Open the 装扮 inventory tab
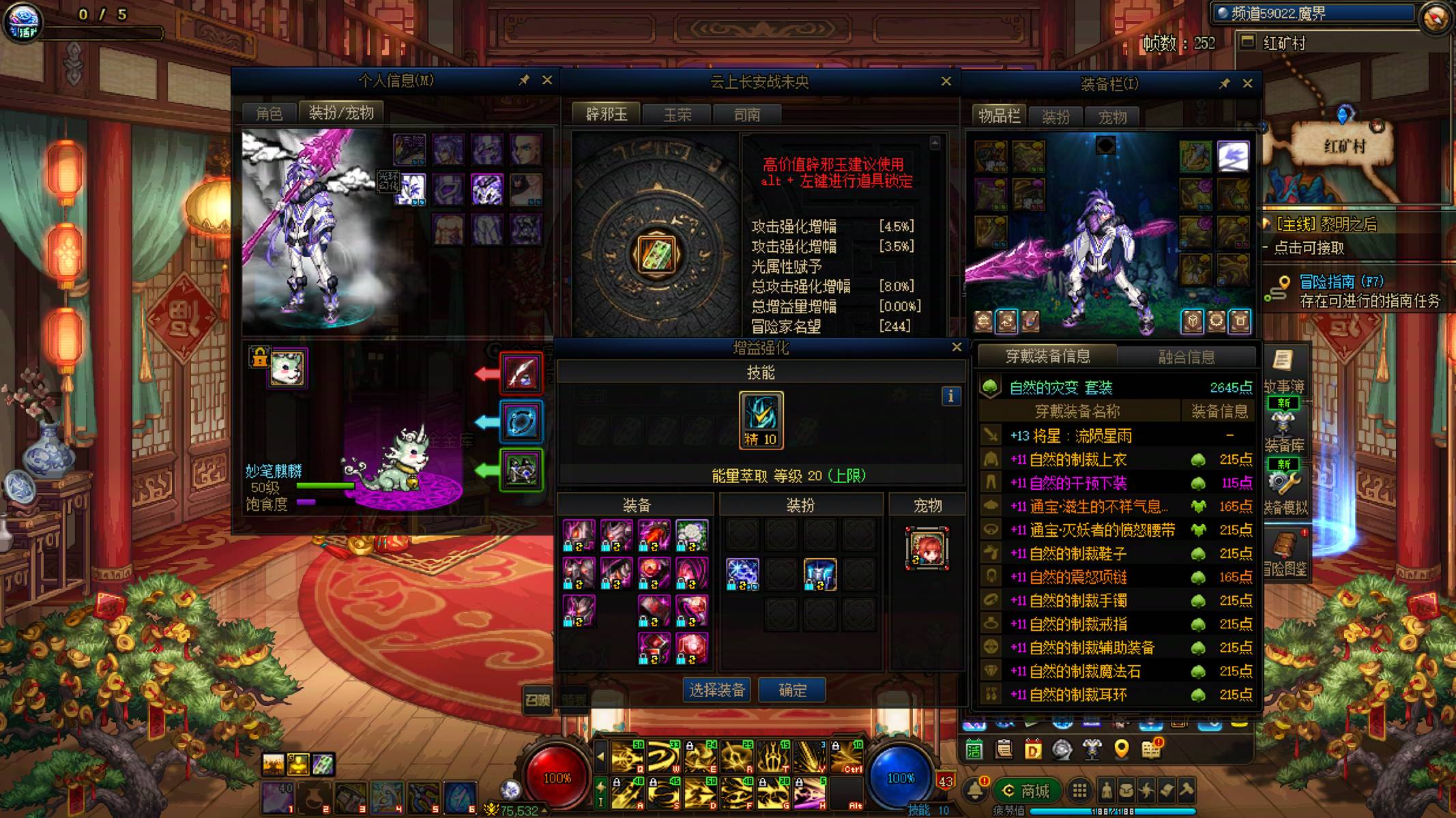 pos(1055,117)
